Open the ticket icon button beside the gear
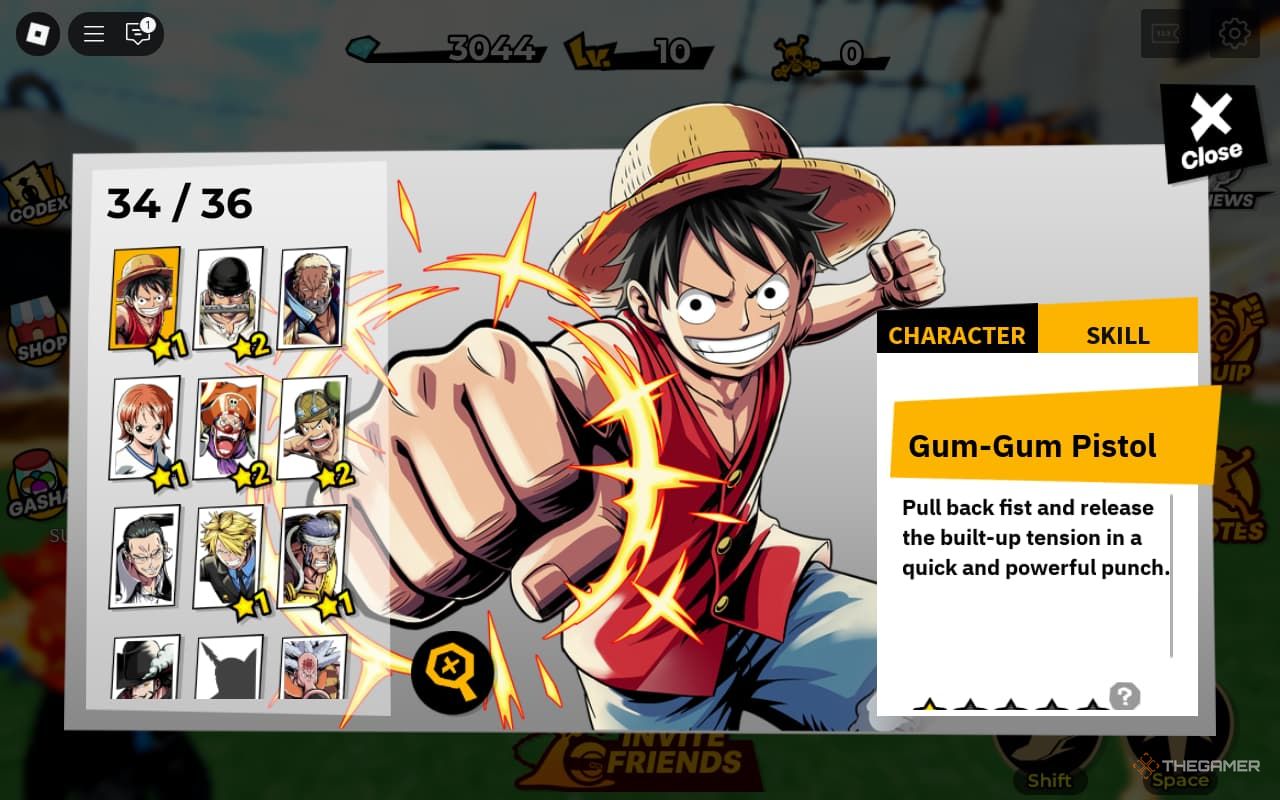 pyautogui.click(x=1166, y=34)
